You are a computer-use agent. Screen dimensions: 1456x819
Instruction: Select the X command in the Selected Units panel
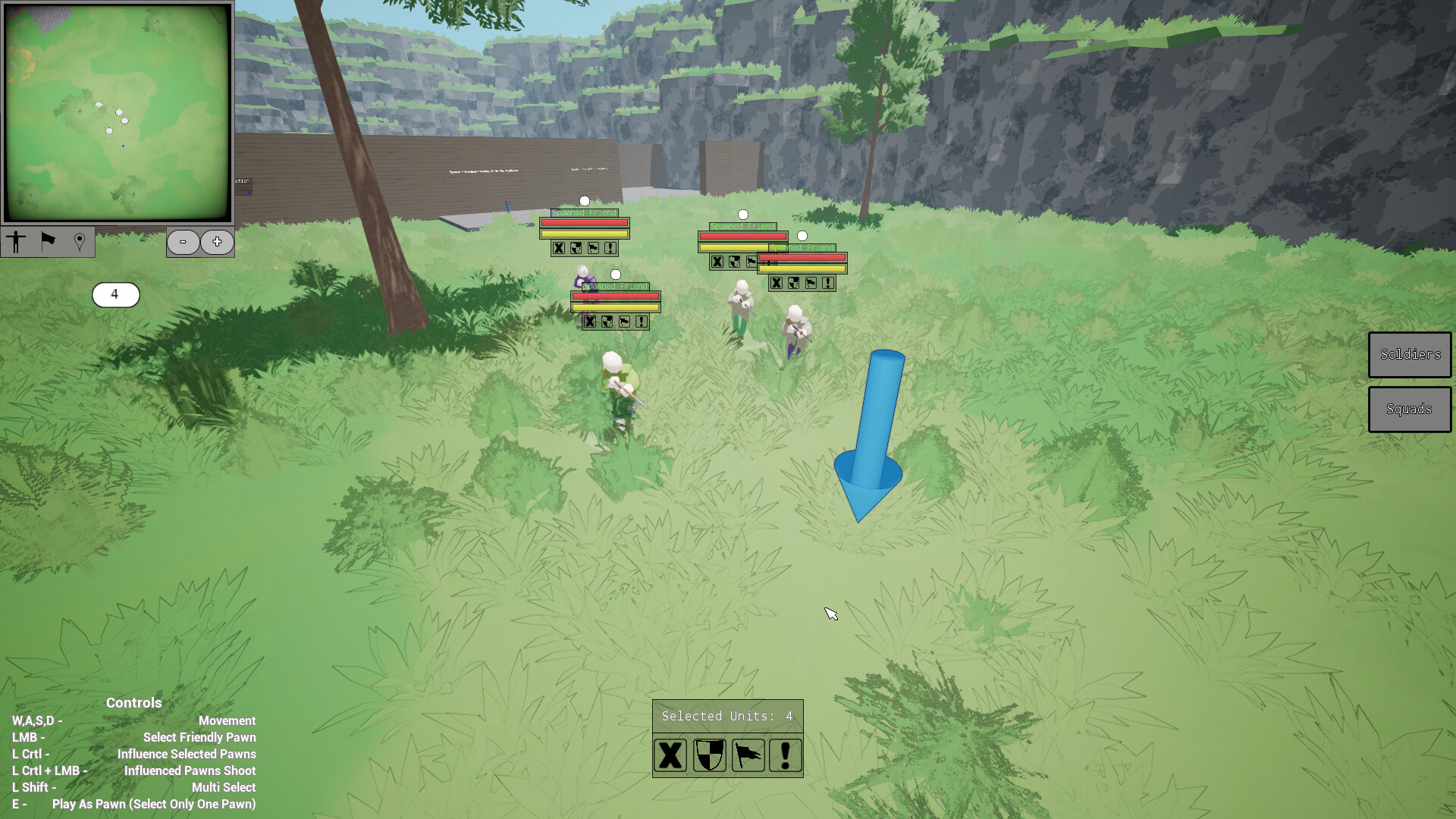[670, 755]
